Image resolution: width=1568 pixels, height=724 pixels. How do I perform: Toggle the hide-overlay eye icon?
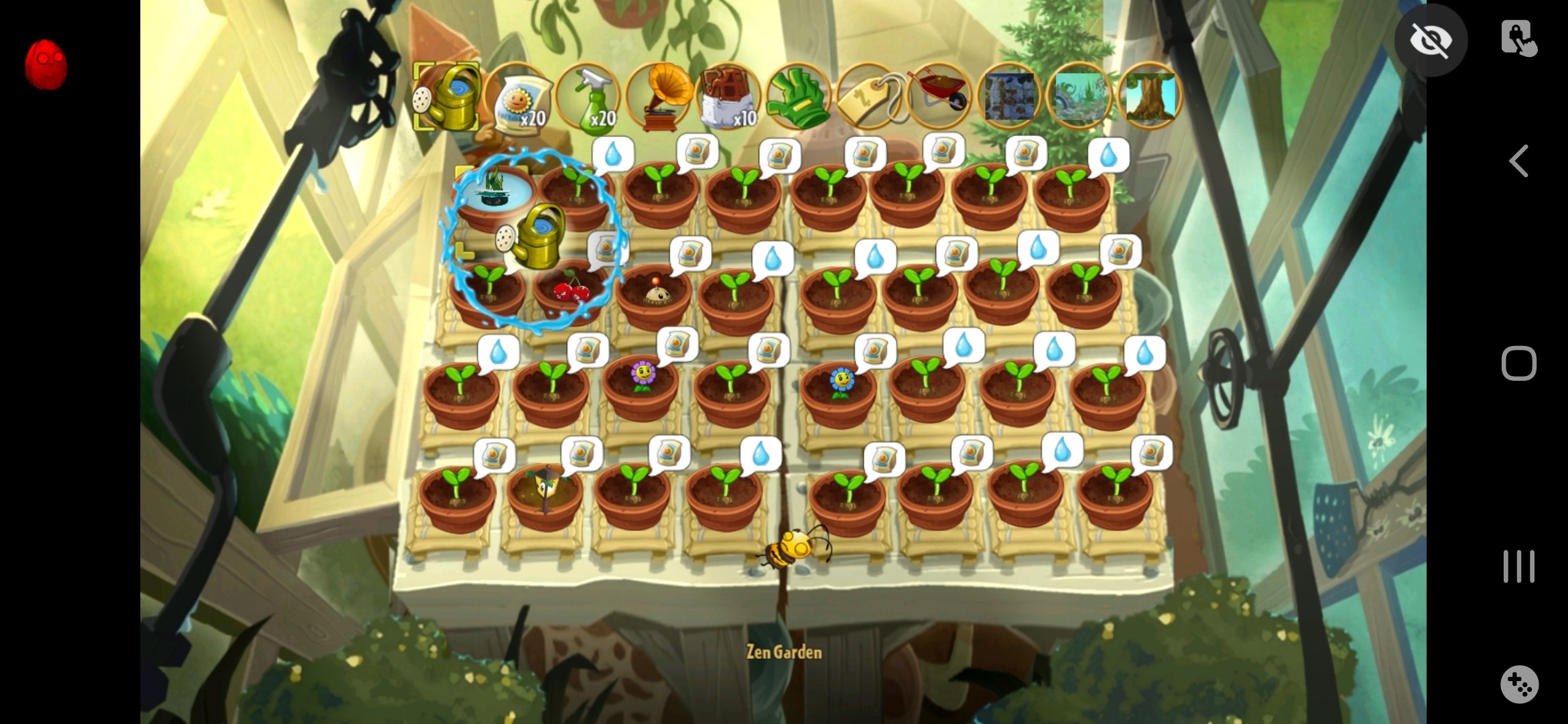click(1431, 40)
